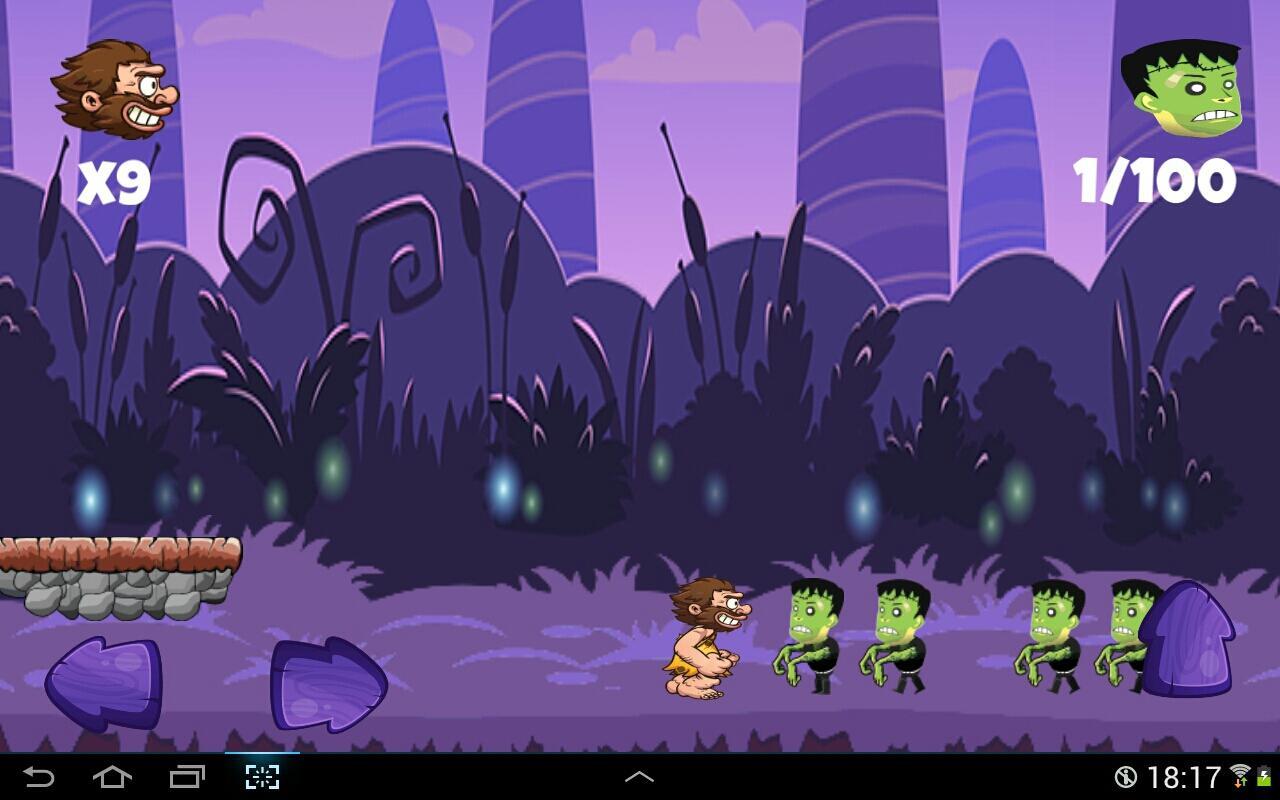Click the X9 lives counter
Viewport: 1280px width, 800px height.
pyautogui.click(x=113, y=180)
